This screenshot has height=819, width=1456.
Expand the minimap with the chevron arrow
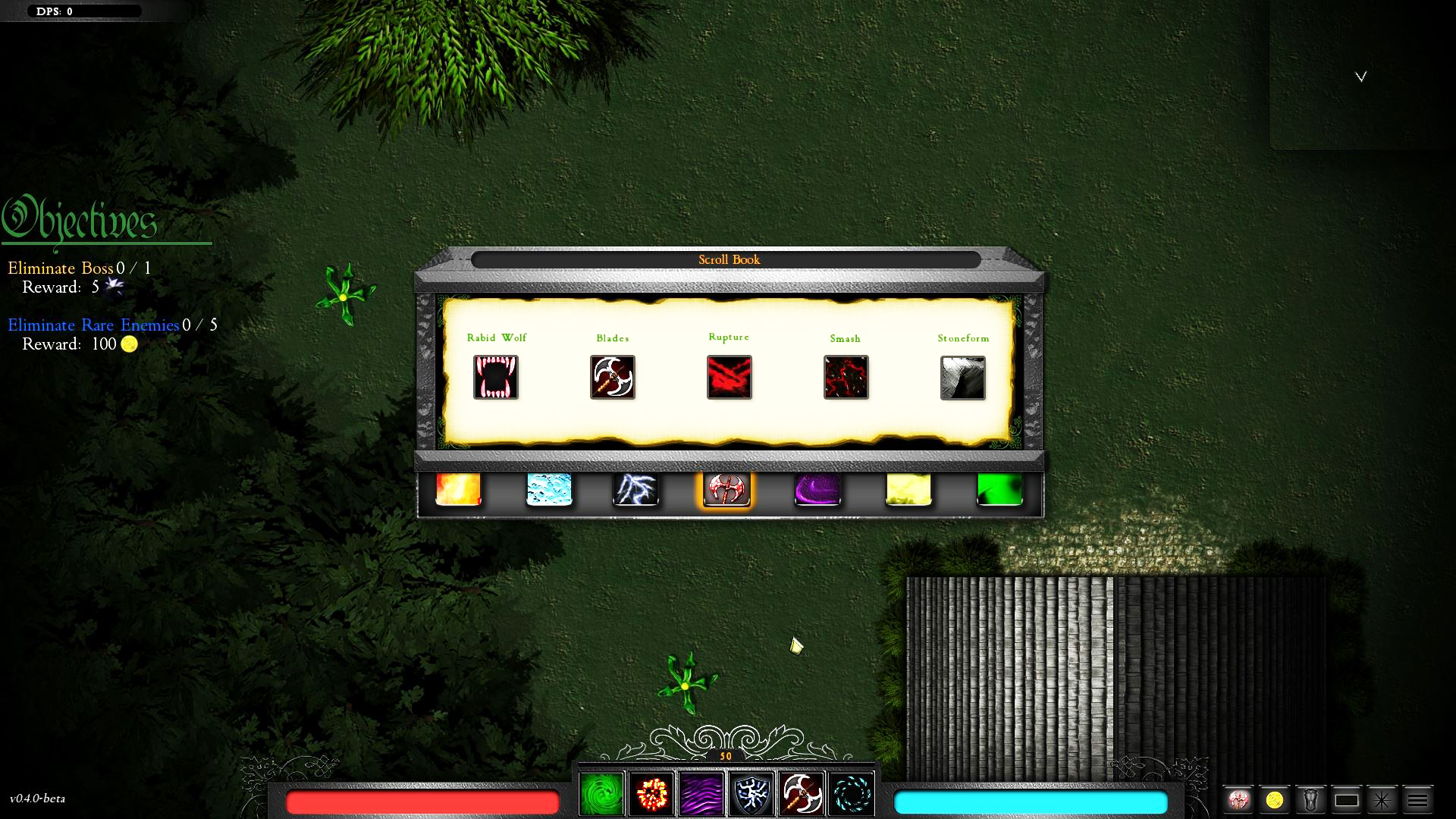[x=1361, y=76]
